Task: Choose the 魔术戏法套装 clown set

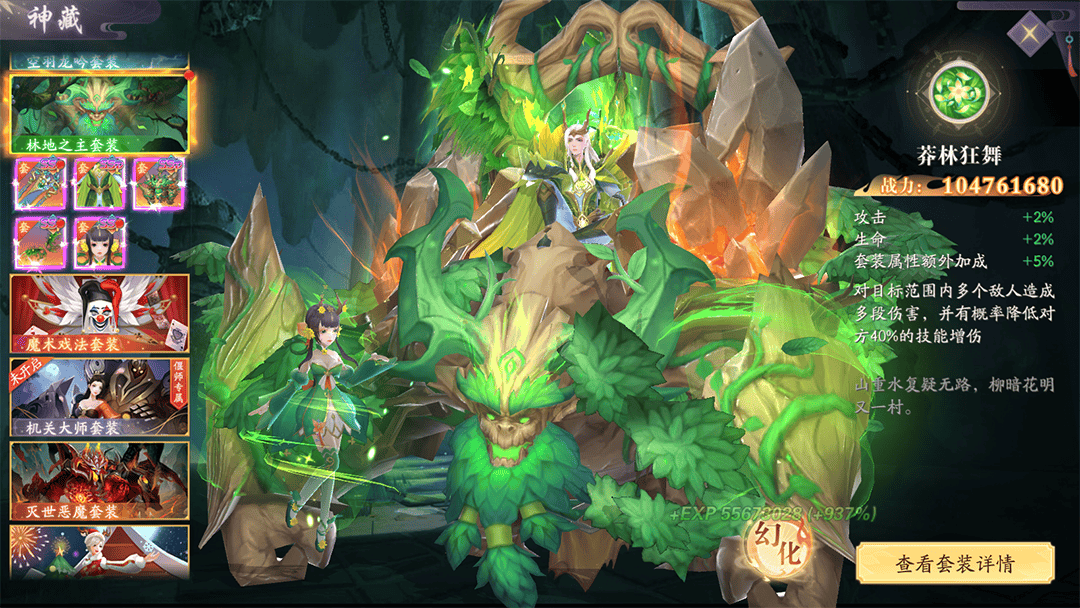Action: click(x=100, y=314)
